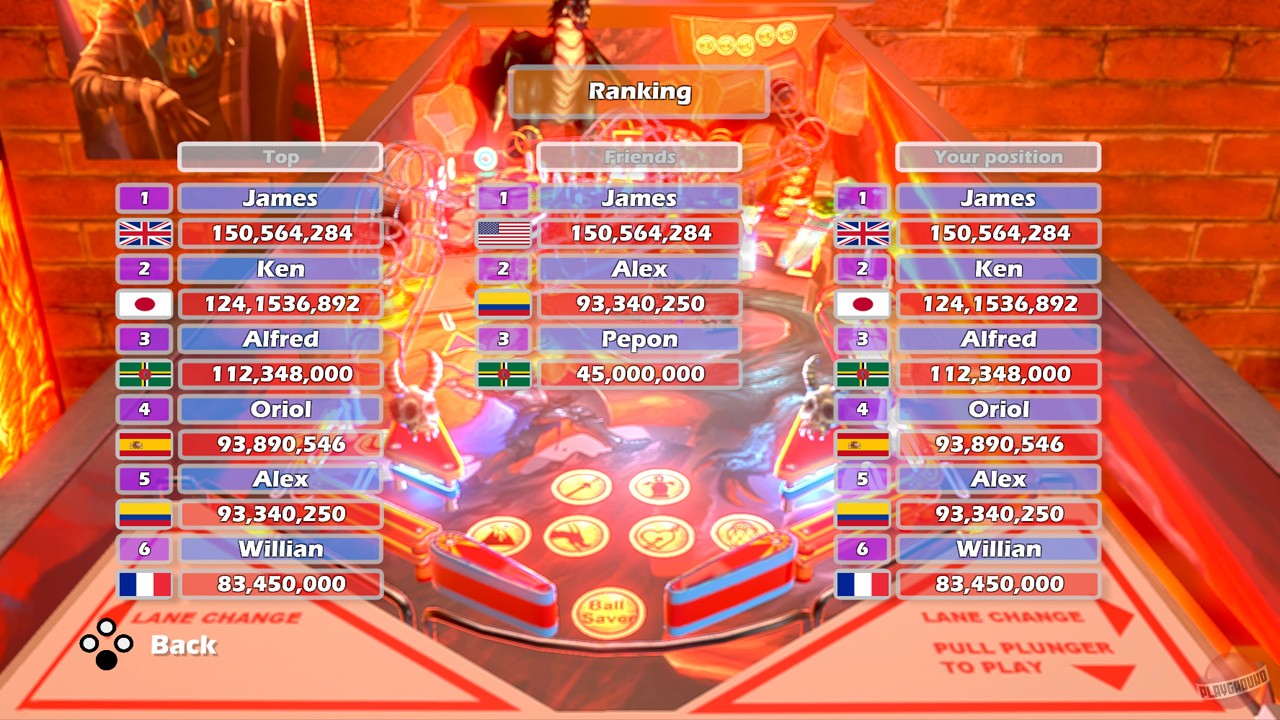
Task: Select the Spain flag next to Oriol
Action: tap(143, 444)
